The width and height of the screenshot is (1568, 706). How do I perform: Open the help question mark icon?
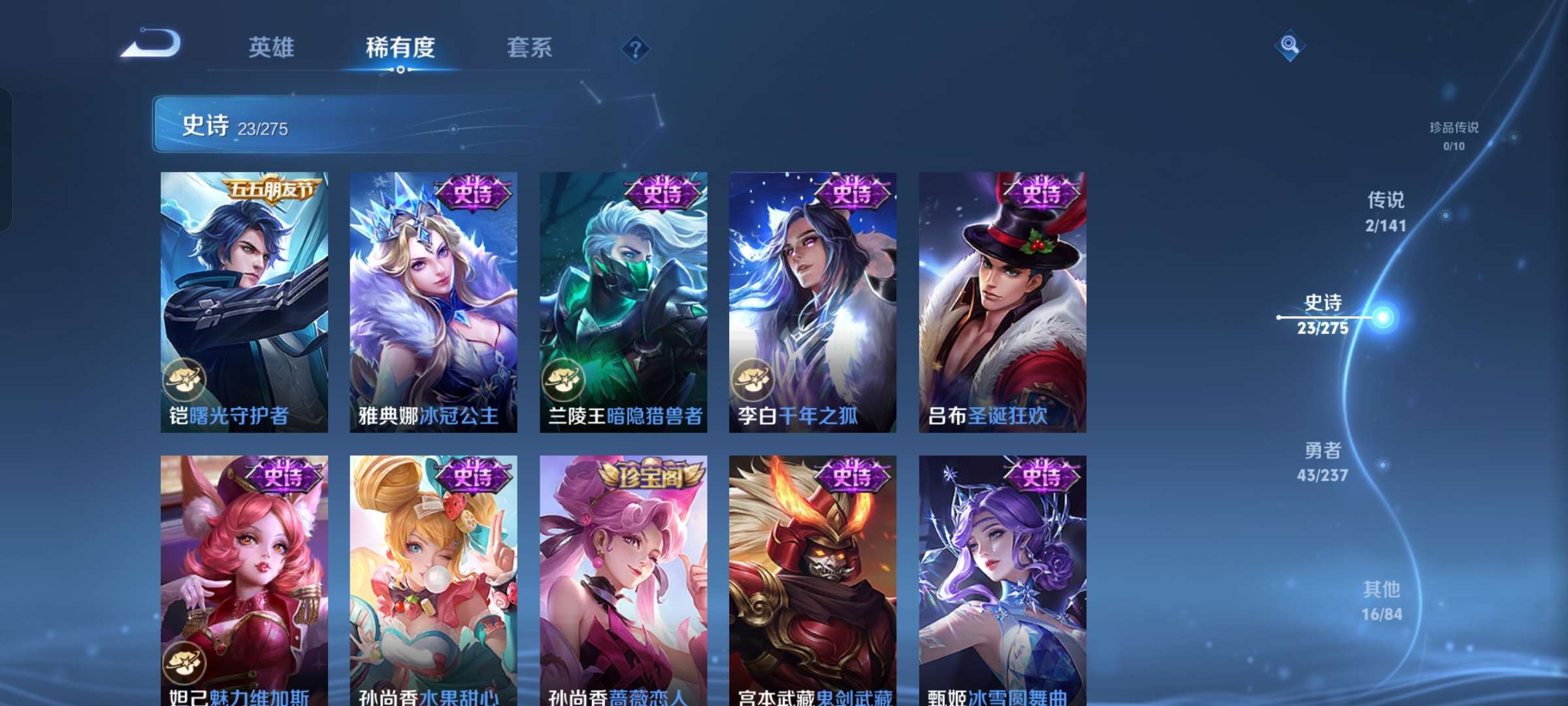(x=636, y=48)
